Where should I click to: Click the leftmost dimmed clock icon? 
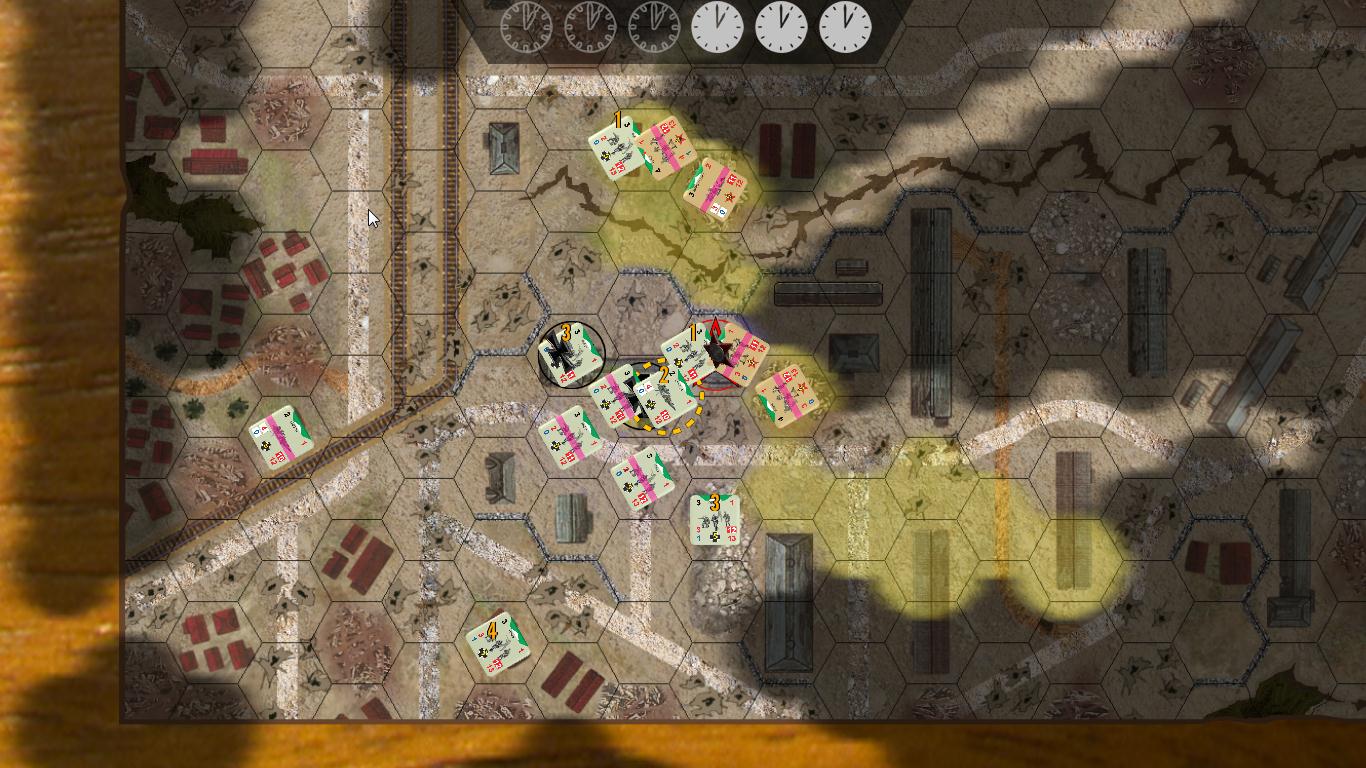tap(524, 26)
